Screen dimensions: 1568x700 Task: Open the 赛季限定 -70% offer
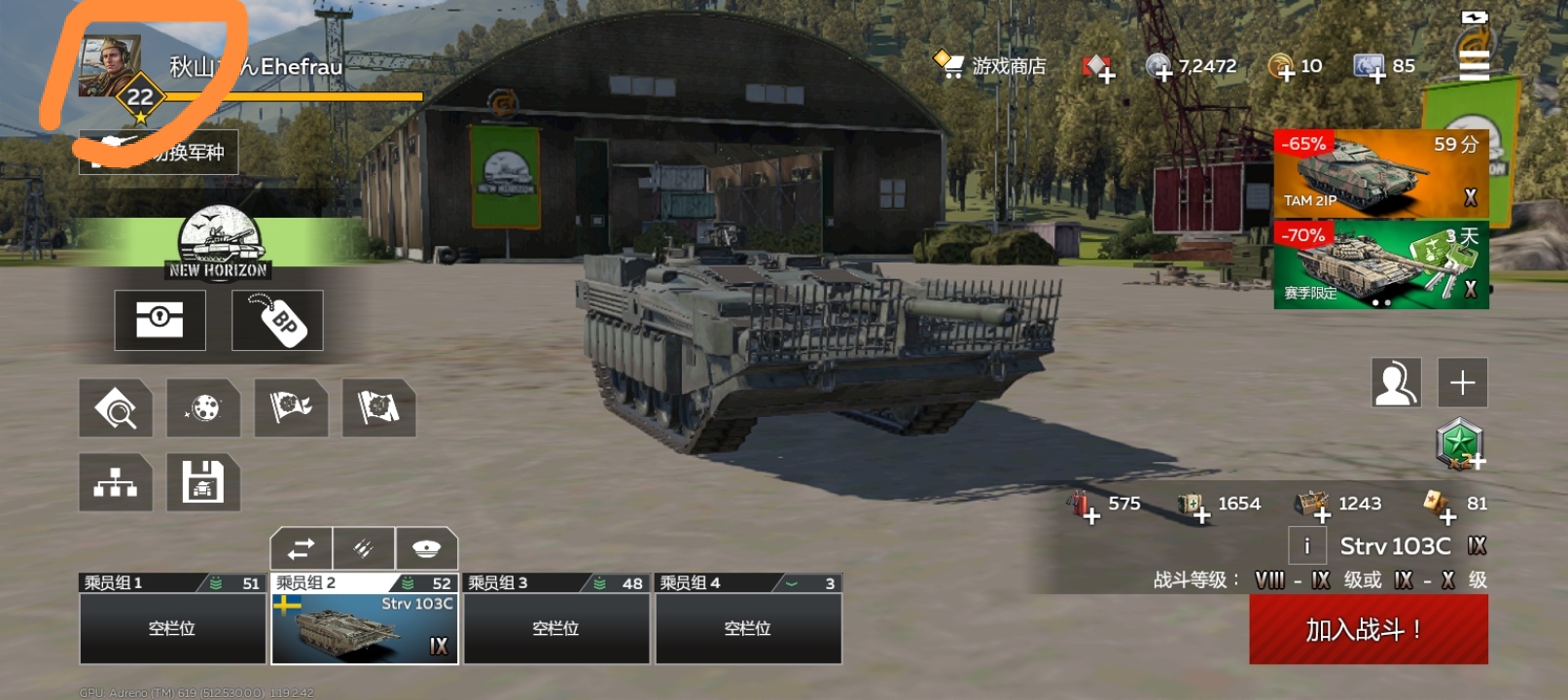click(x=1380, y=265)
